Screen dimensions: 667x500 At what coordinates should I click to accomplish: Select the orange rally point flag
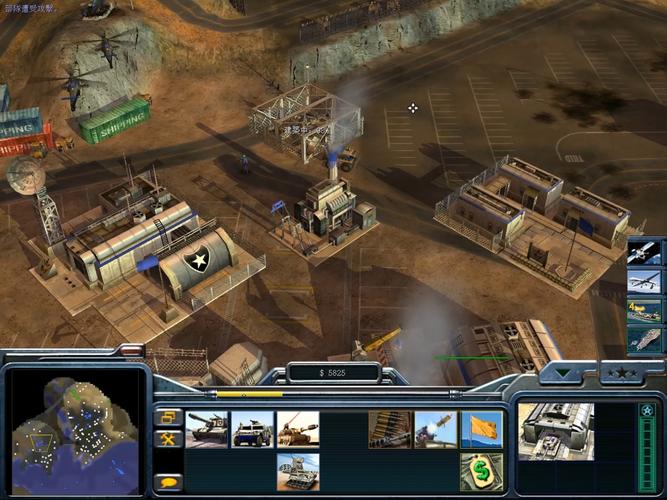tap(481, 429)
